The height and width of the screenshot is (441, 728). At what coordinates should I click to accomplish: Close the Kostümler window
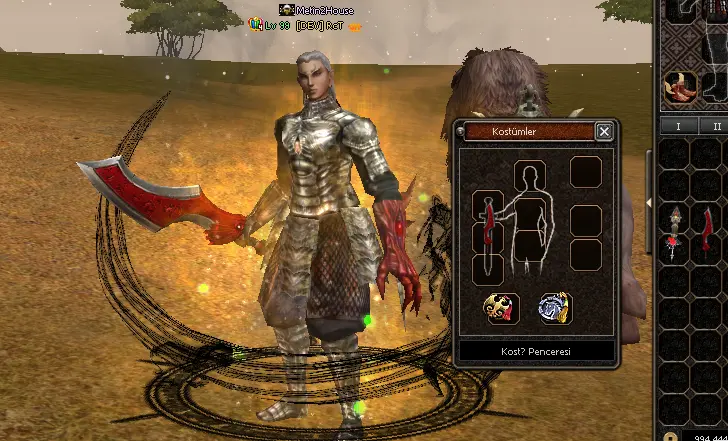coord(604,131)
